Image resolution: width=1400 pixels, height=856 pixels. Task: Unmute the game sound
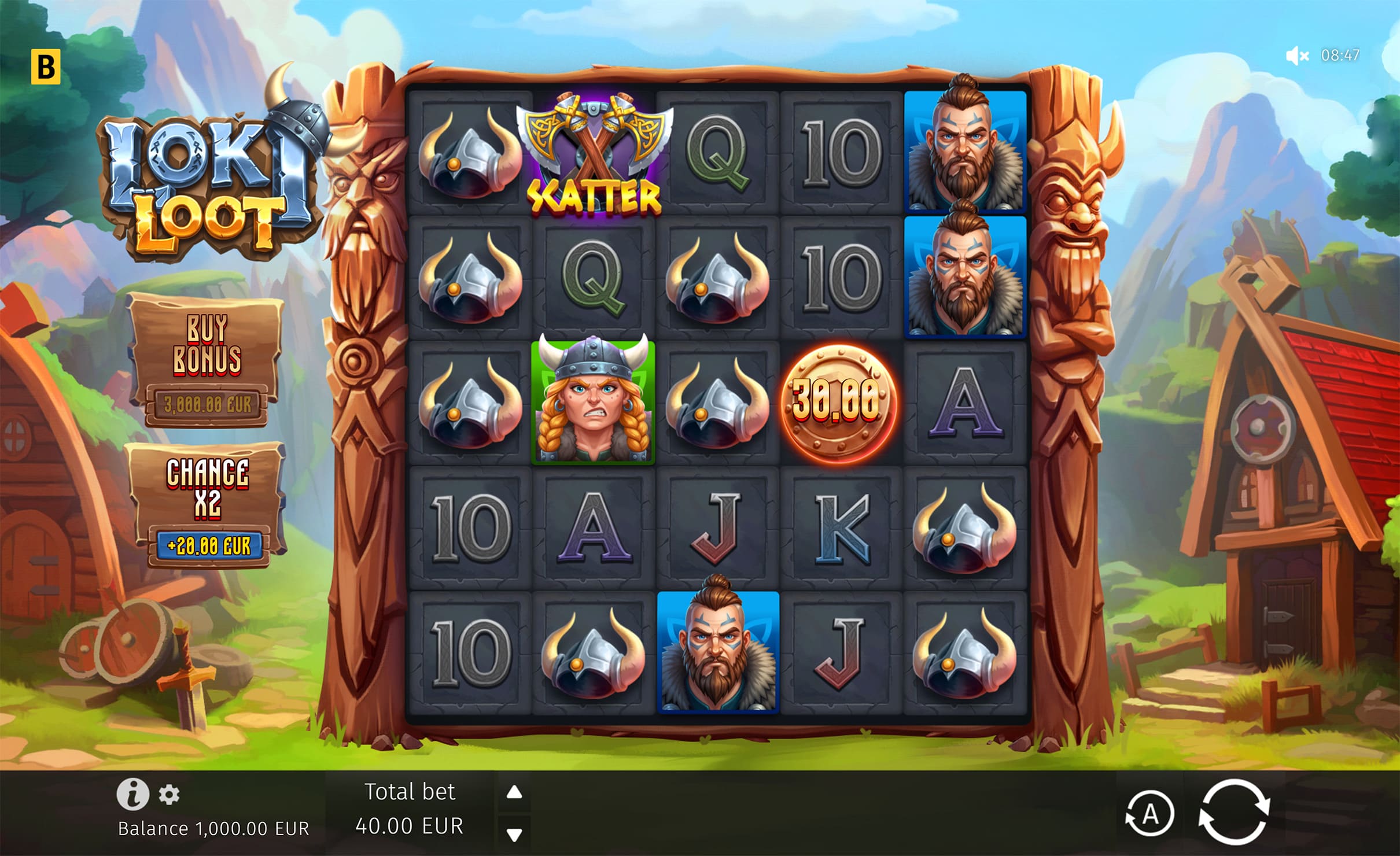coord(1297,56)
